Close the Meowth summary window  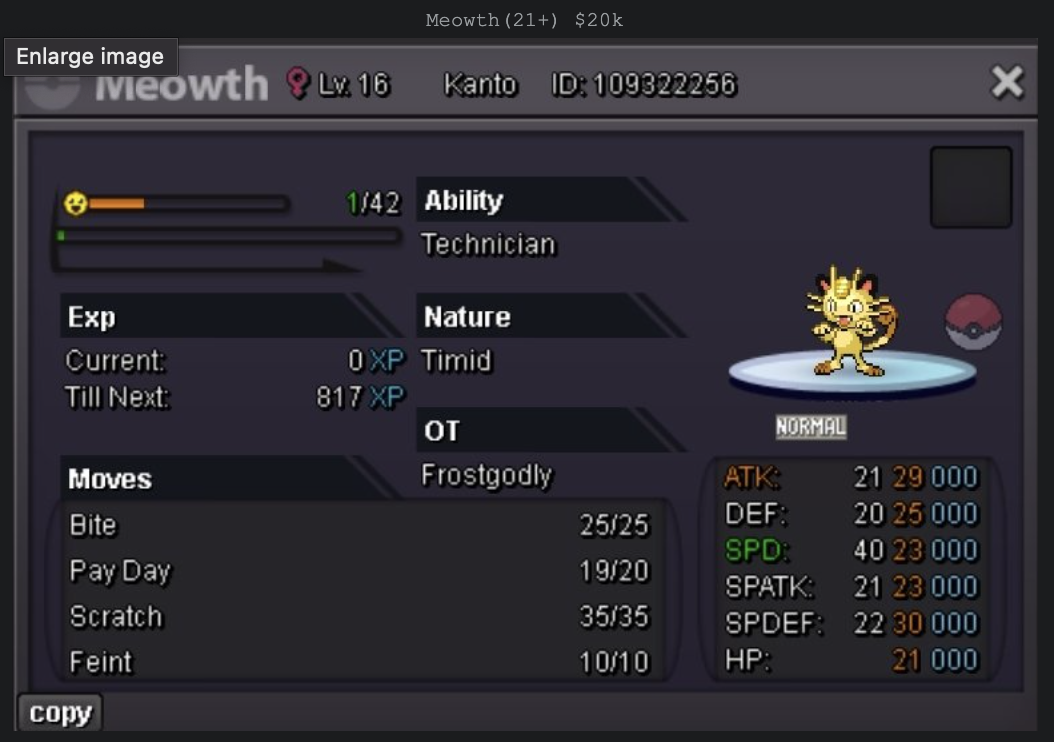tap(1006, 82)
